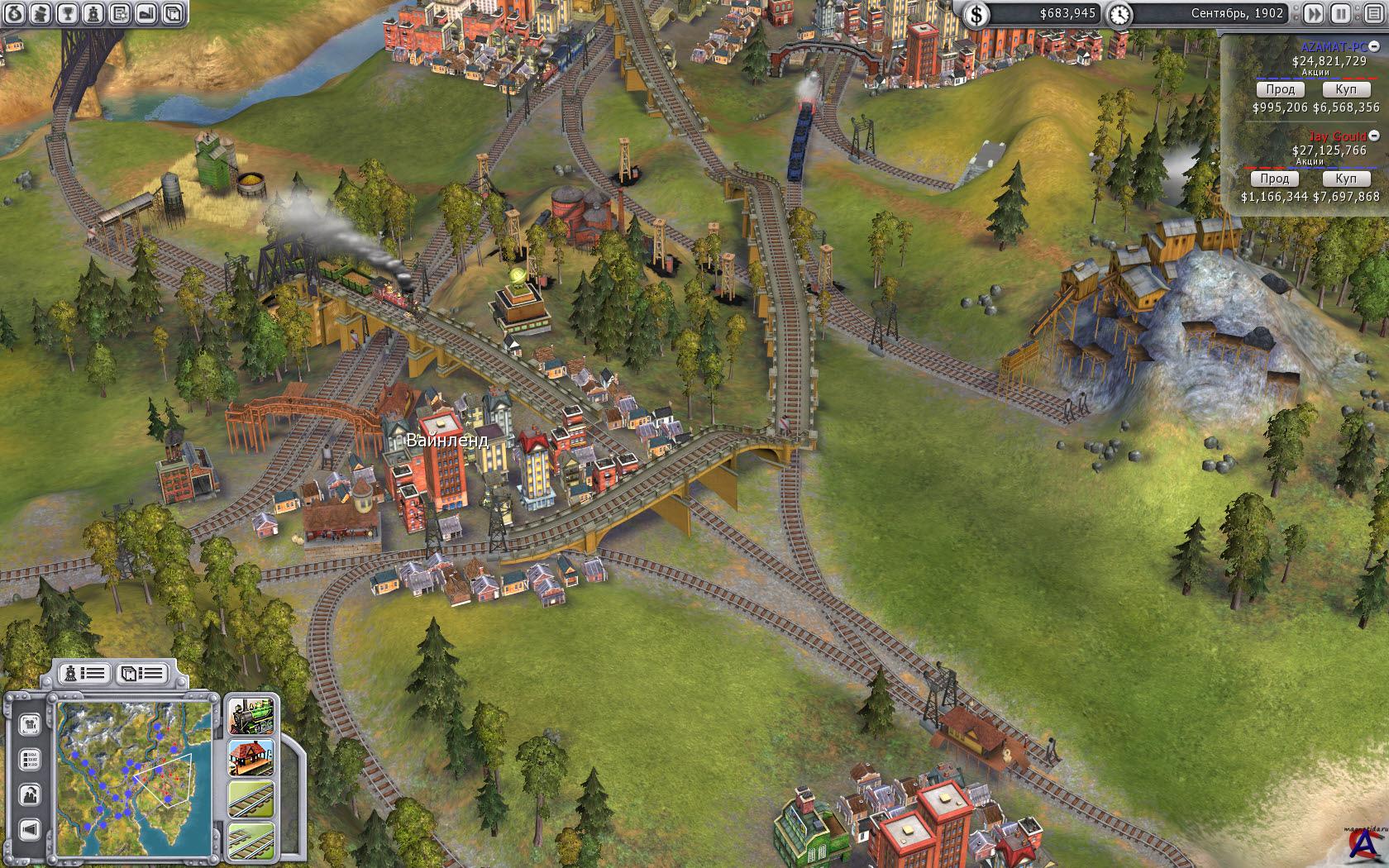Viewport: 1389px width, 868px height.
Task: Open the patents certificate report
Action: point(120,13)
